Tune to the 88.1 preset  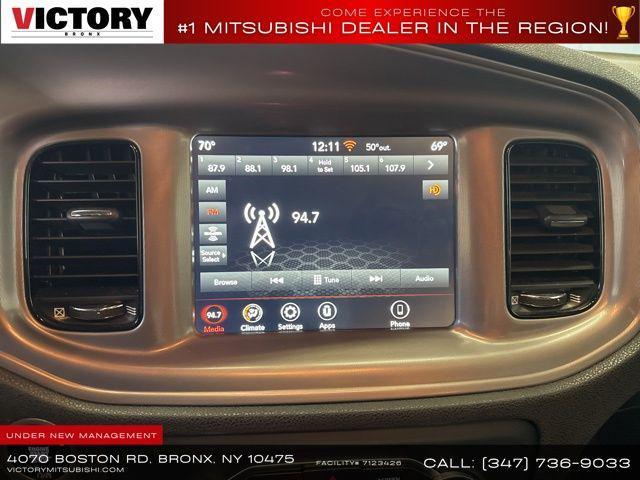click(253, 166)
